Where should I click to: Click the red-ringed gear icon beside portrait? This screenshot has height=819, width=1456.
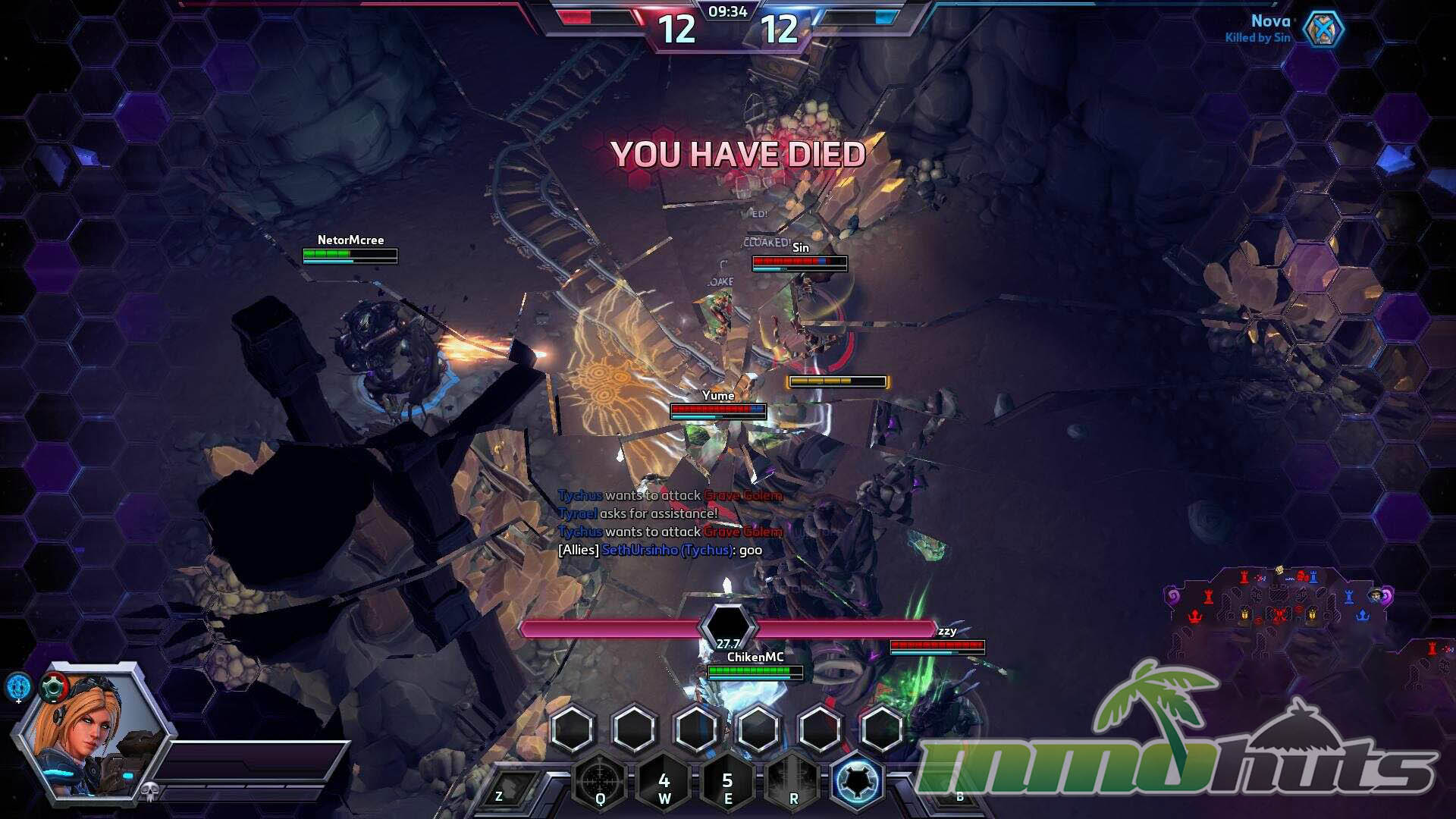55,689
